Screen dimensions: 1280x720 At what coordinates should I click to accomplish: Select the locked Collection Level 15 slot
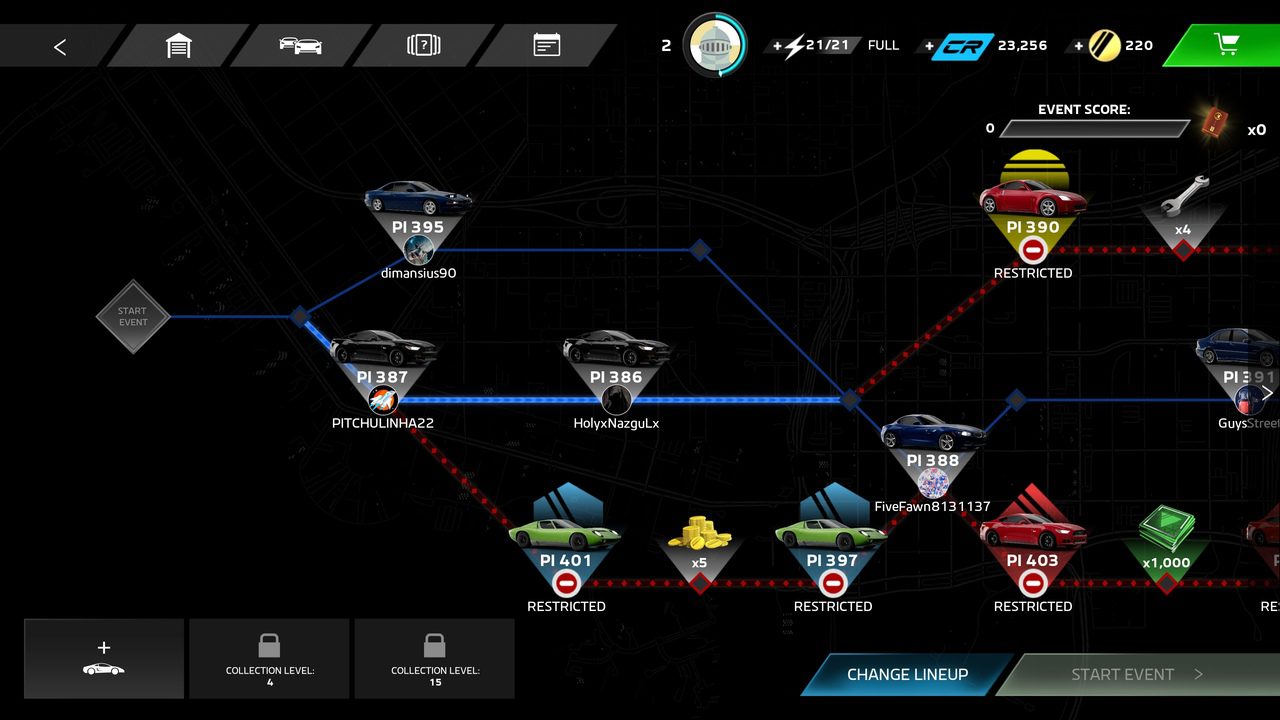coord(434,658)
